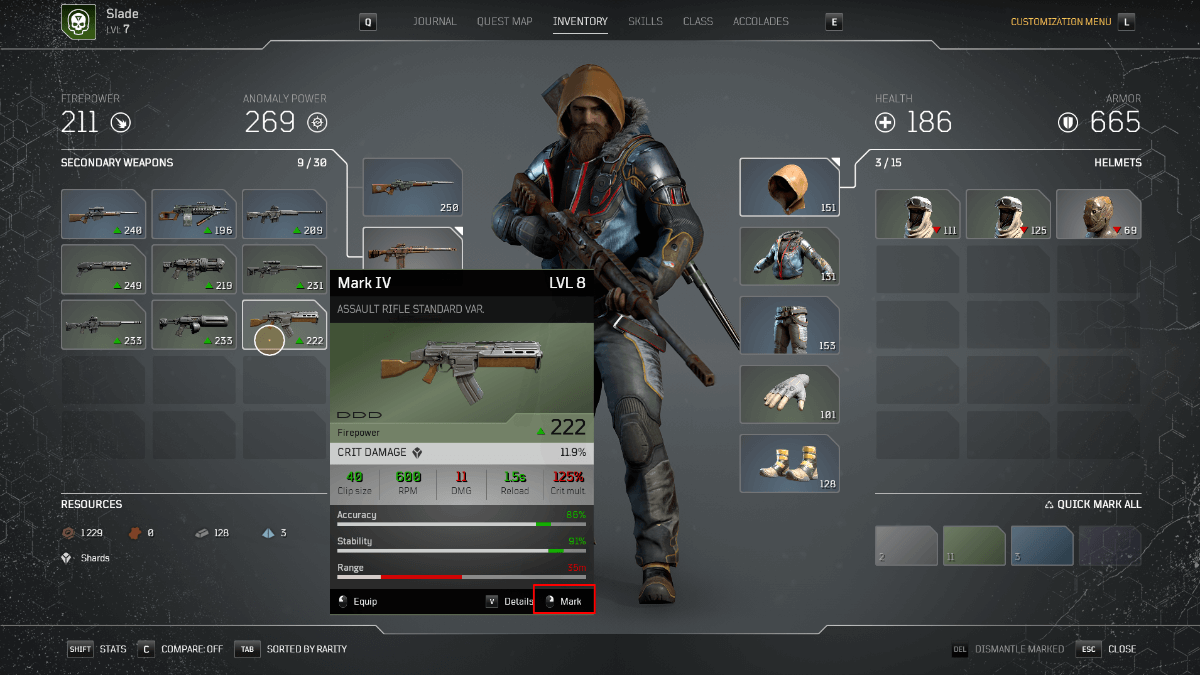Switch to the Journal tab
The height and width of the screenshot is (675, 1200).
pos(434,21)
